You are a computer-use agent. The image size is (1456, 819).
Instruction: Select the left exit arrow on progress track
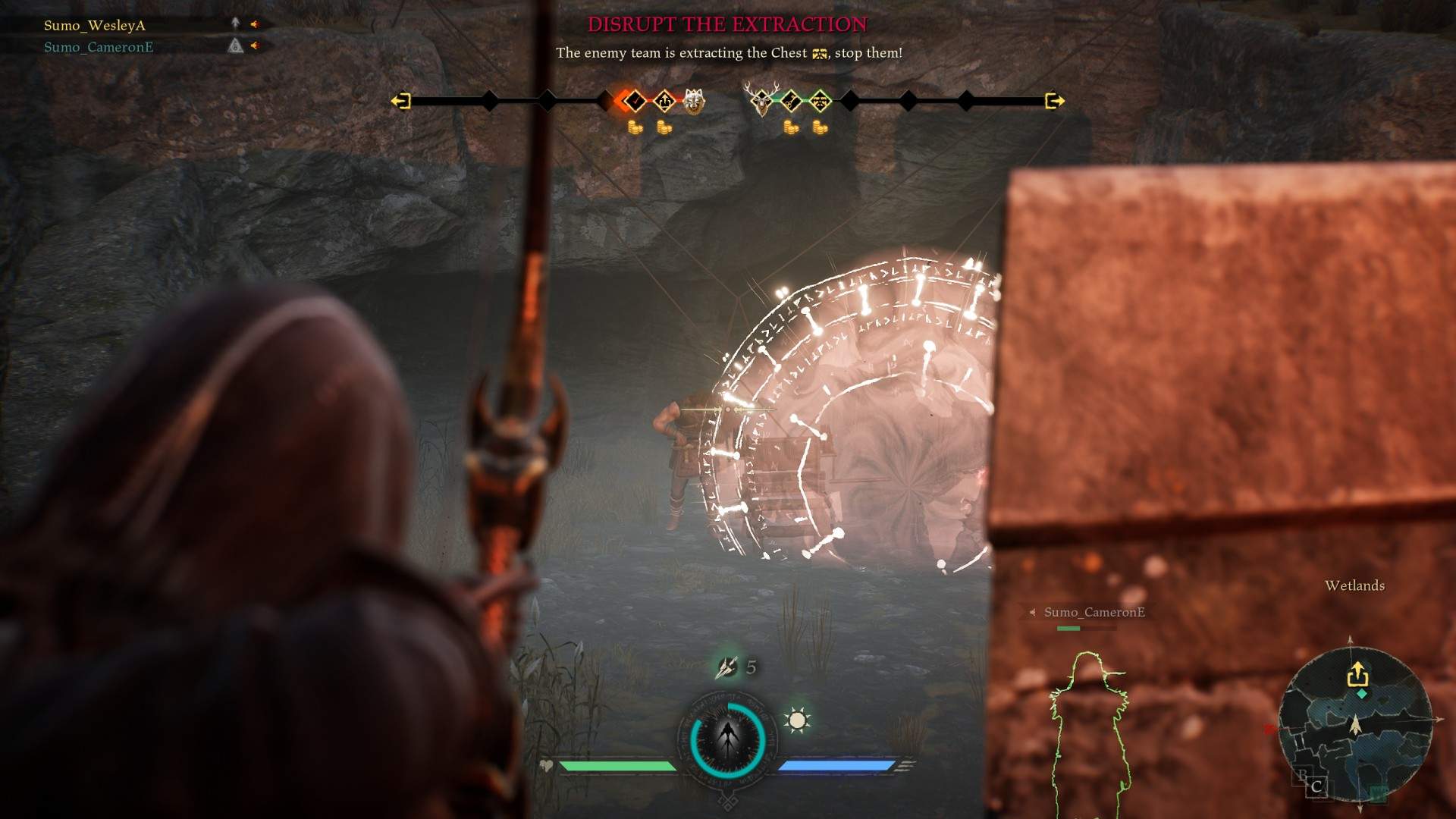point(400,101)
